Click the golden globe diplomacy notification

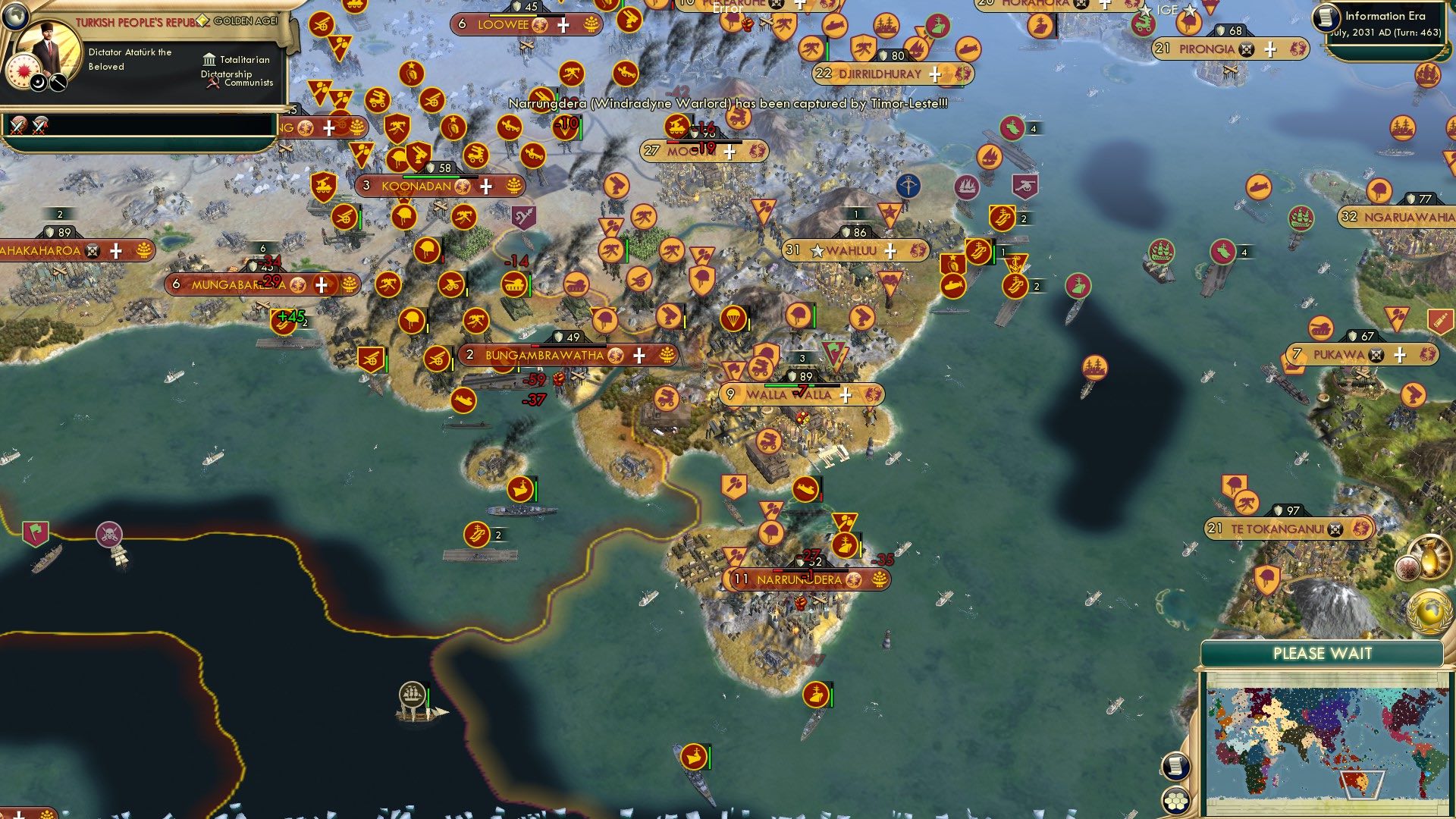pos(1430,611)
